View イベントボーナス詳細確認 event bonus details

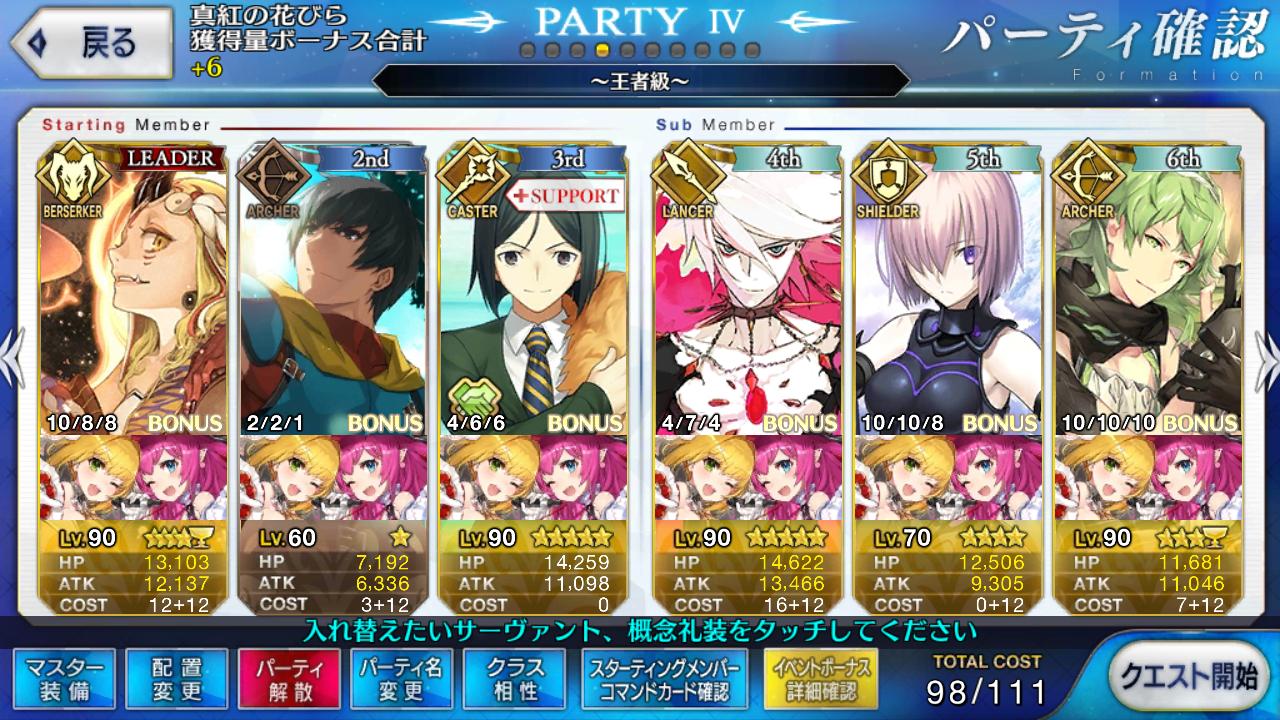pos(821,680)
